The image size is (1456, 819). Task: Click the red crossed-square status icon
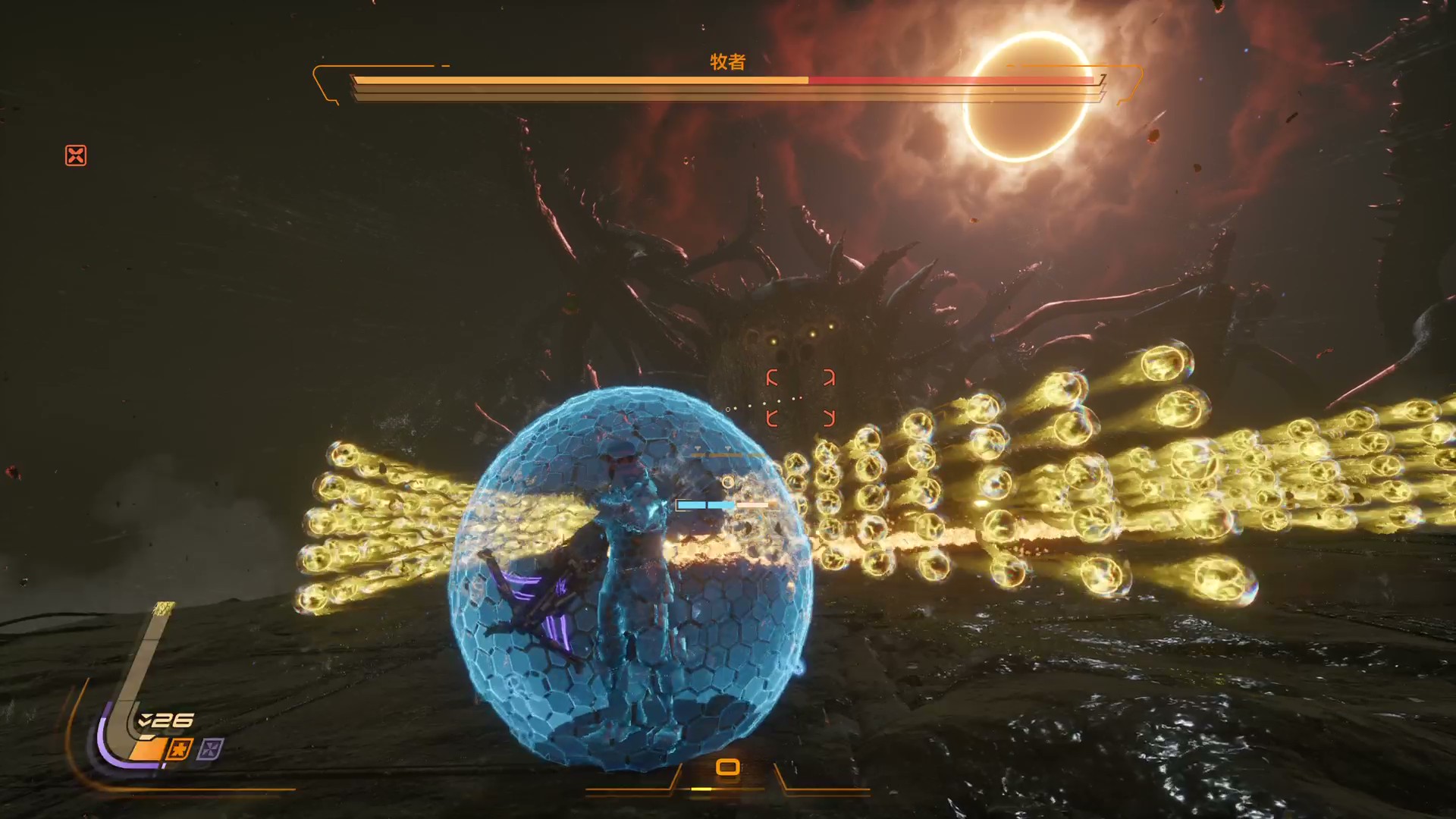click(76, 155)
